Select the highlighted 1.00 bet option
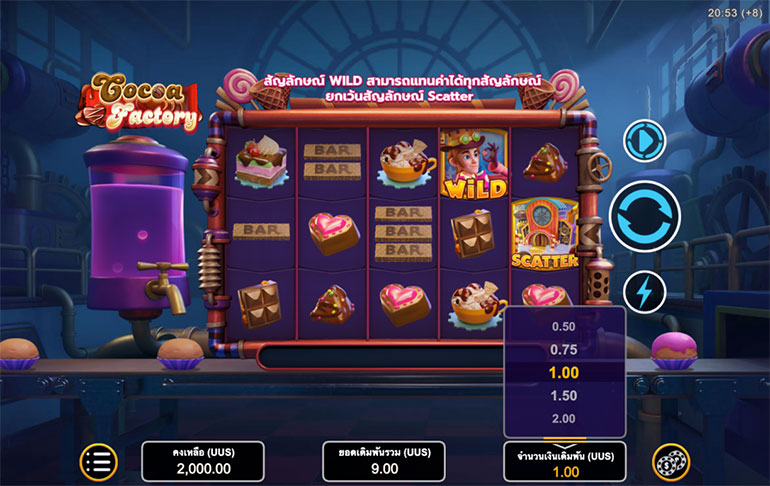770x486 pixels. [564, 372]
